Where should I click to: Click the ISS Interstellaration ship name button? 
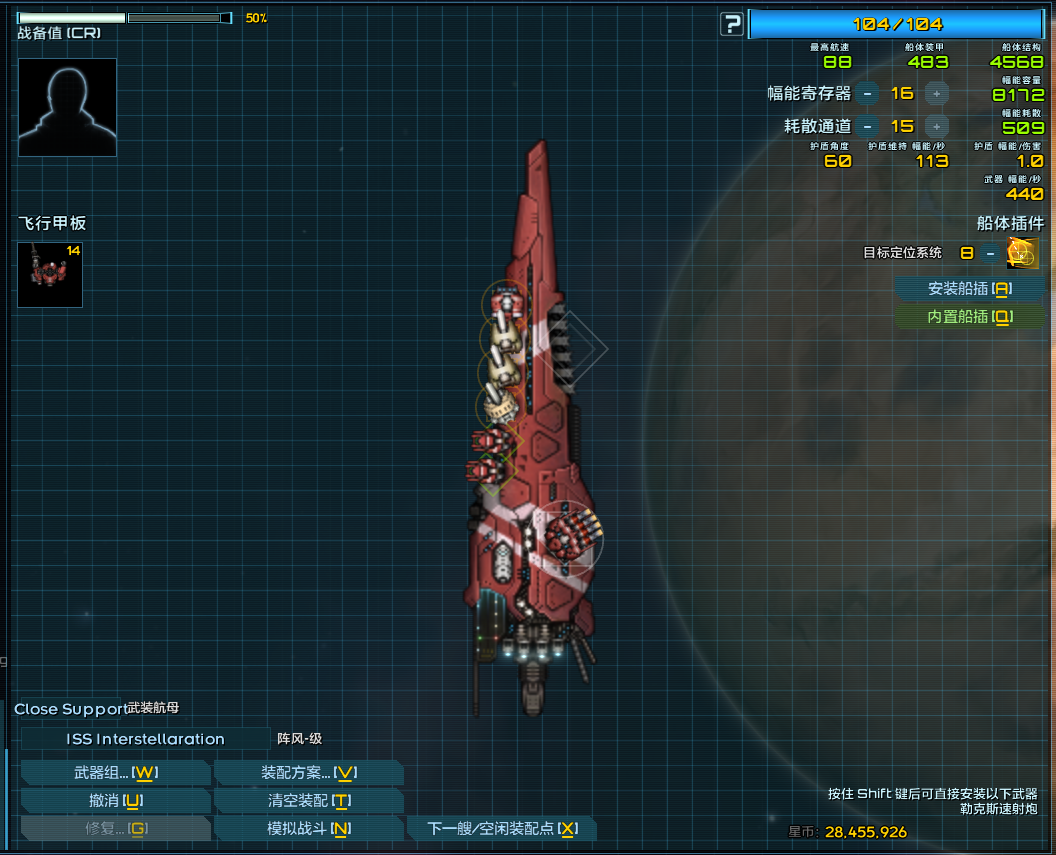145,739
